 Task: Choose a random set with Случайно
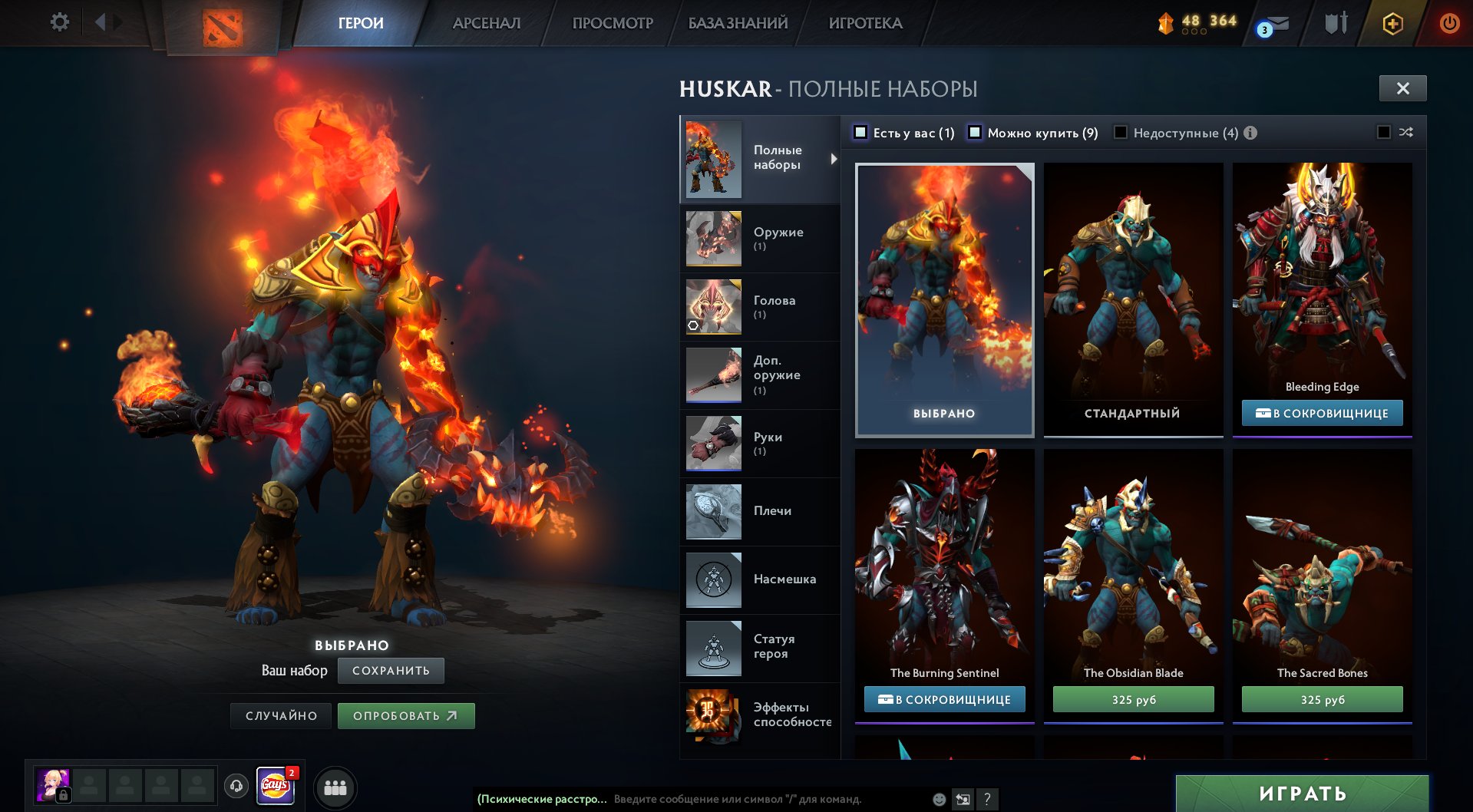point(281,716)
